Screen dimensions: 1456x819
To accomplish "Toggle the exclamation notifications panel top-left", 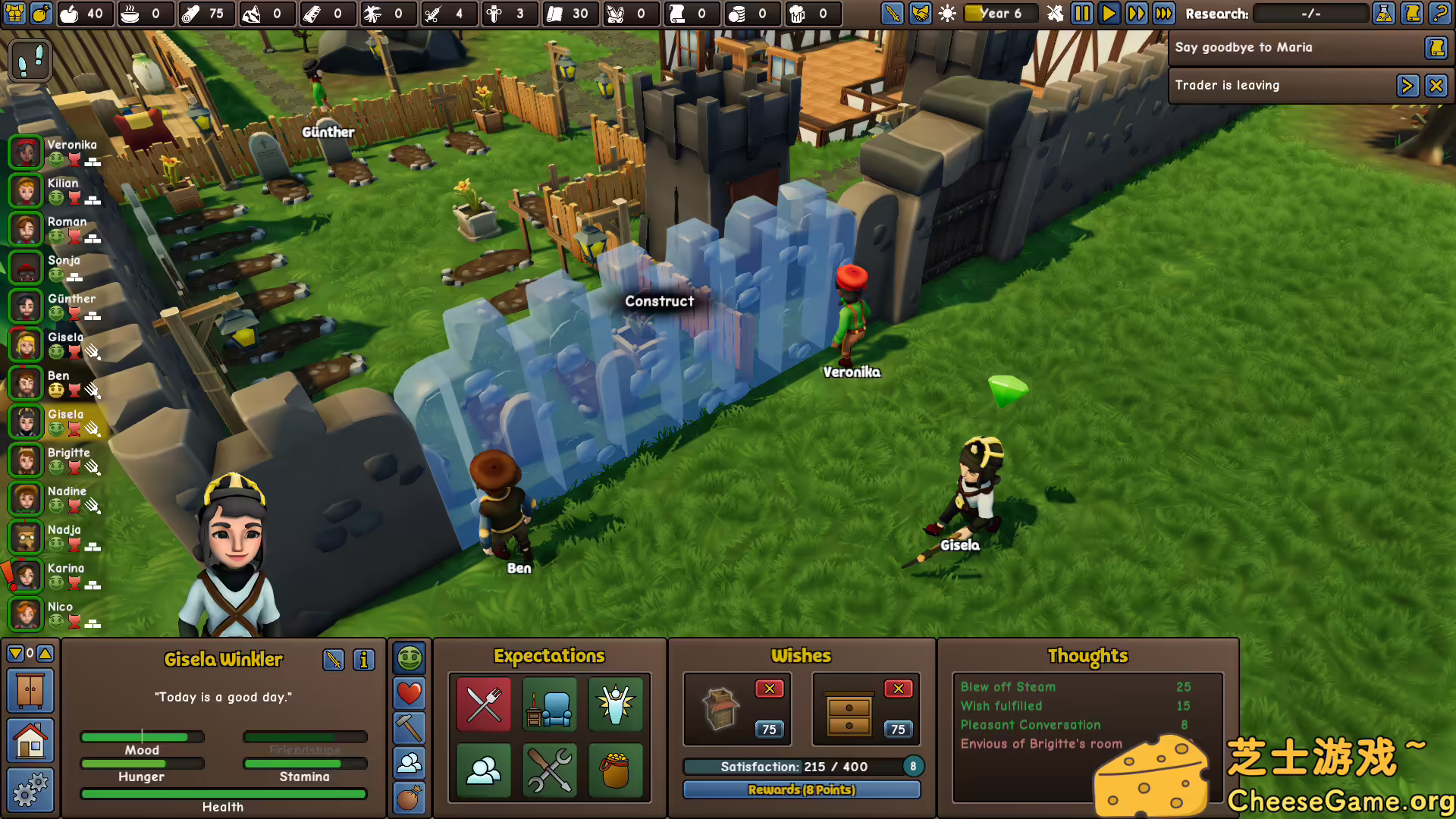I will [x=30, y=60].
